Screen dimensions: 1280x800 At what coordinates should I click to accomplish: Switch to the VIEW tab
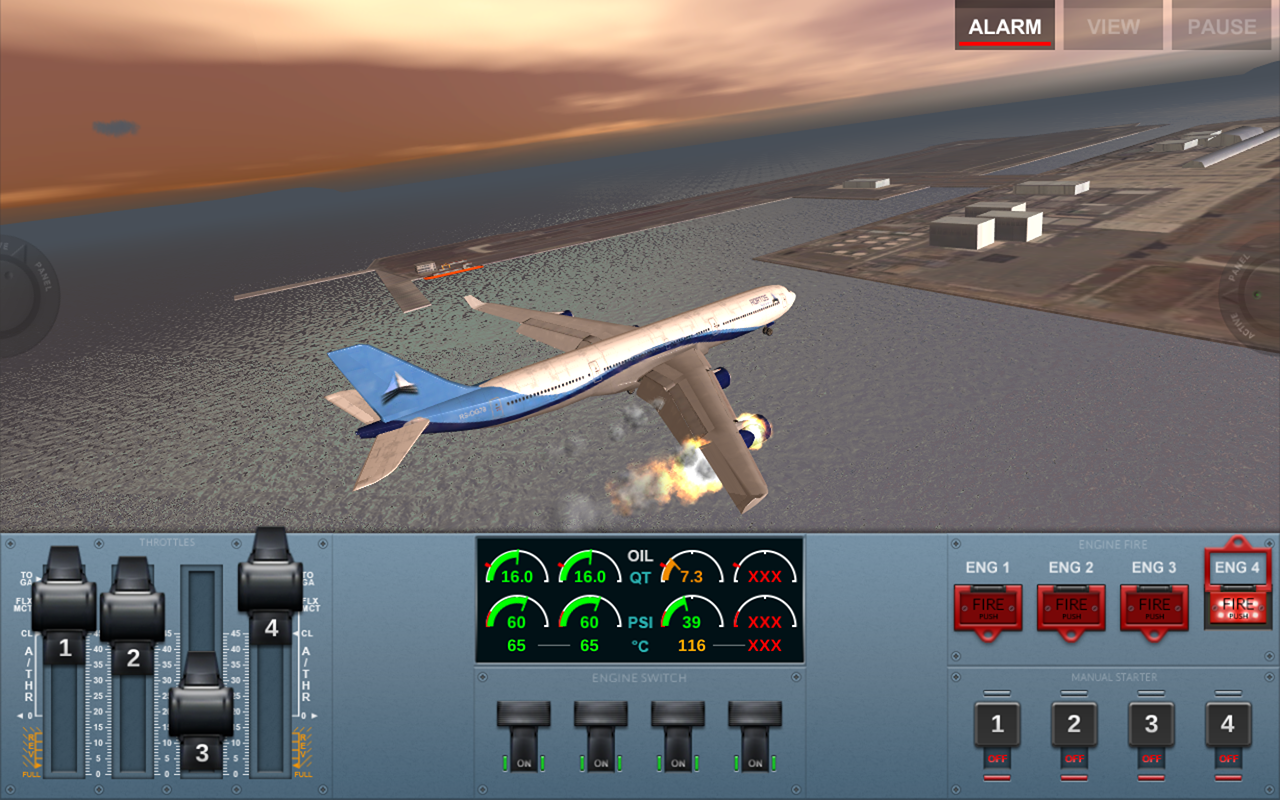[x=1112, y=26]
